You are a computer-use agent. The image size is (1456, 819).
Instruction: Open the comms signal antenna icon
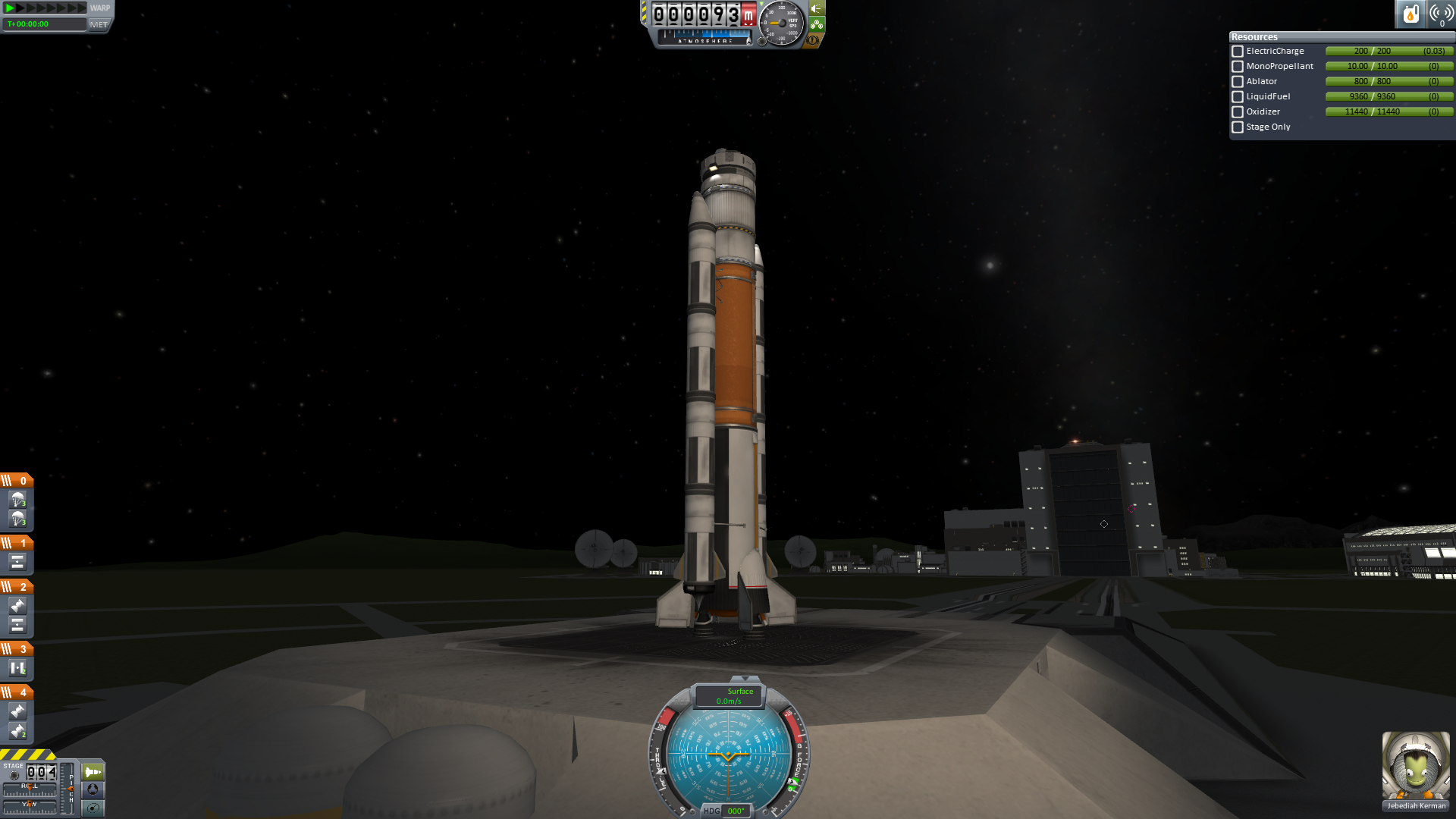[x=1441, y=14]
